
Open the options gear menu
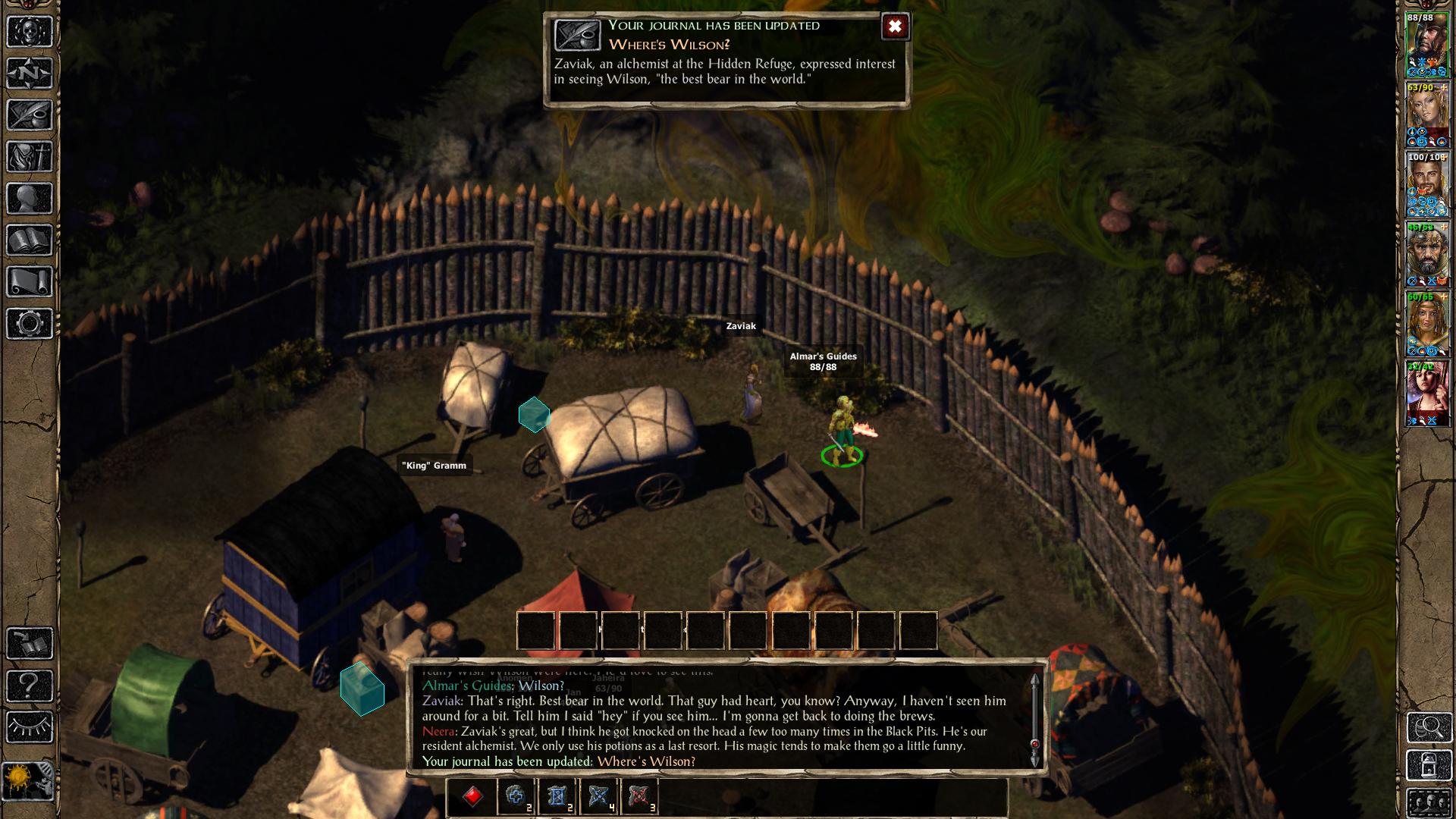coord(30,324)
